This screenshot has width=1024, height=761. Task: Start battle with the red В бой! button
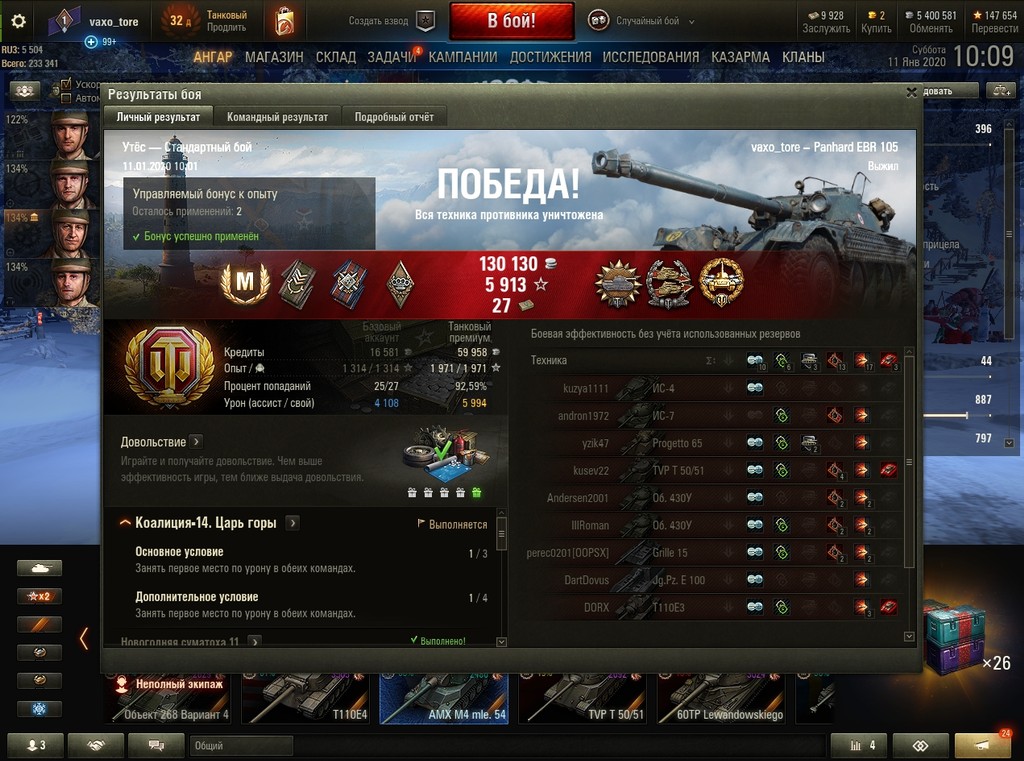[x=511, y=20]
